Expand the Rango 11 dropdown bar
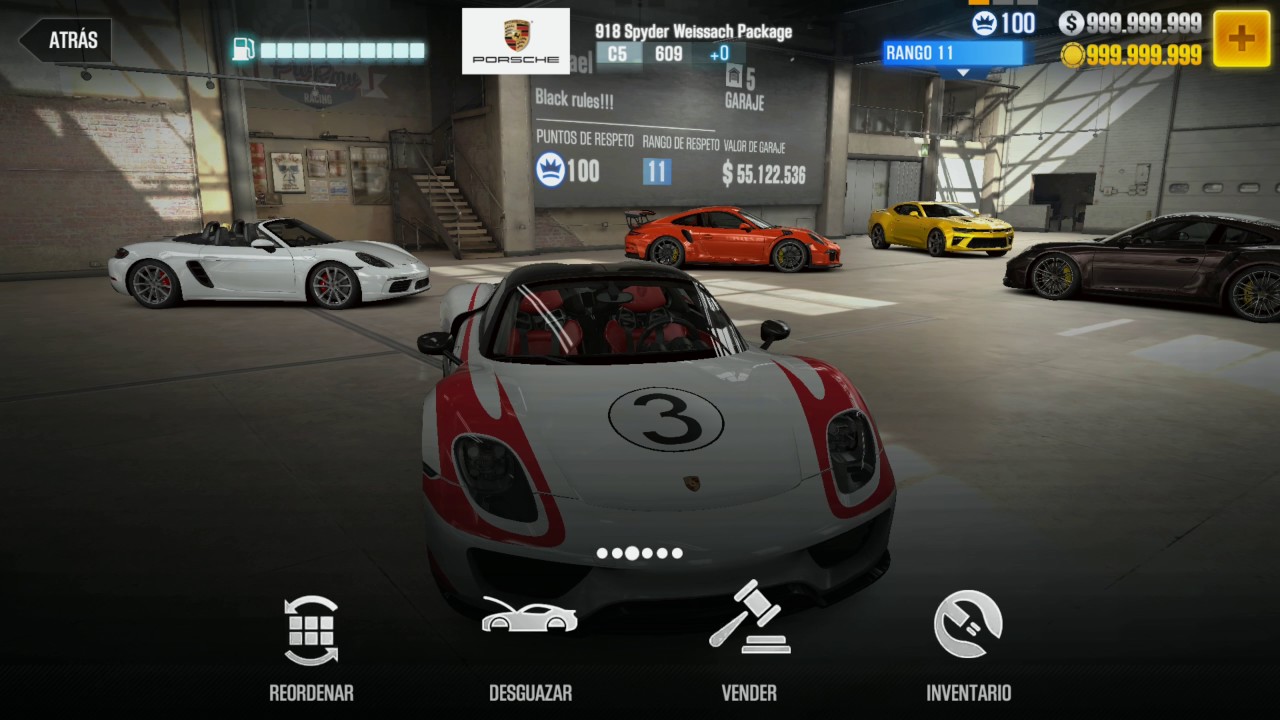 (x=952, y=54)
